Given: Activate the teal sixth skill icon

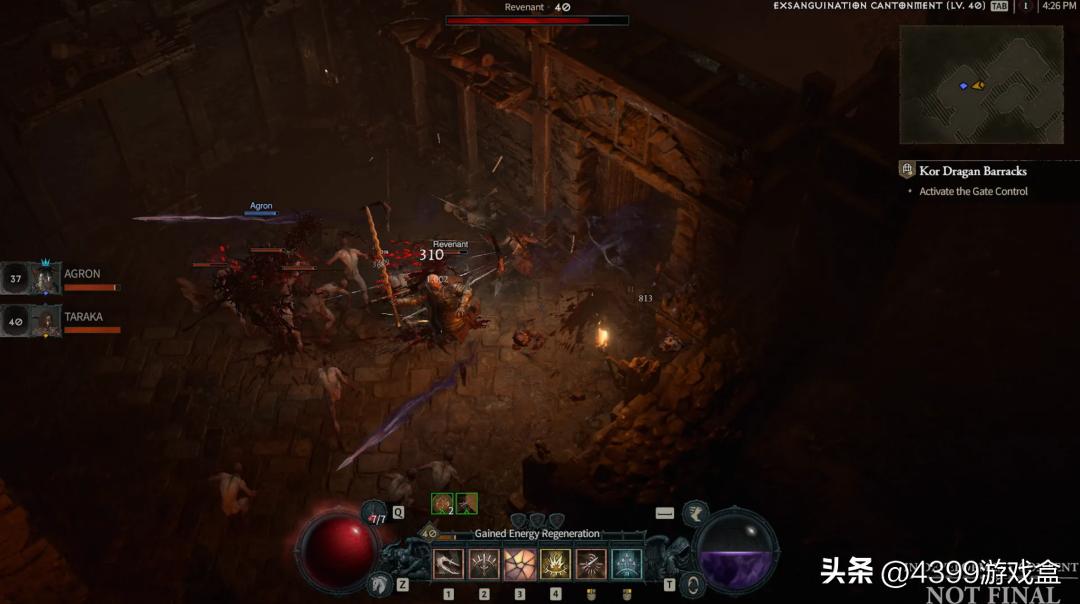Looking at the screenshot, I should coord(627,564).
